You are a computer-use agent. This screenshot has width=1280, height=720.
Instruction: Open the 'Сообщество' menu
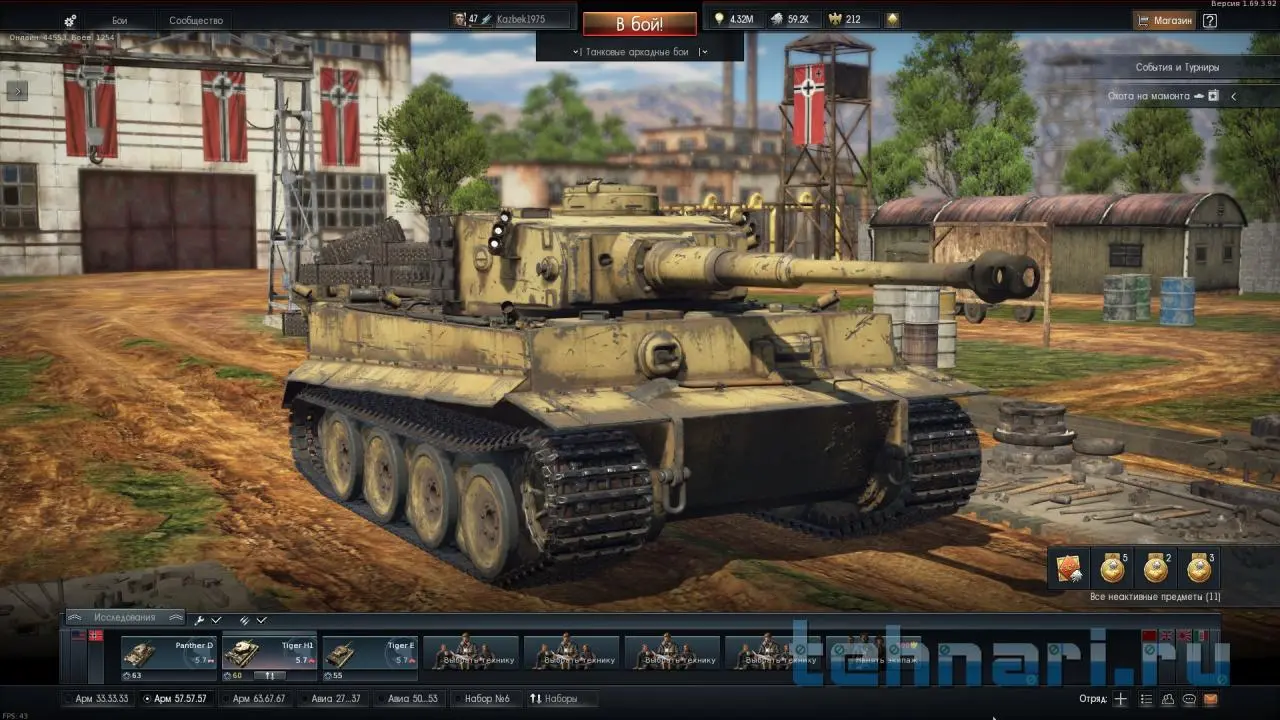(x=196, y=20)
